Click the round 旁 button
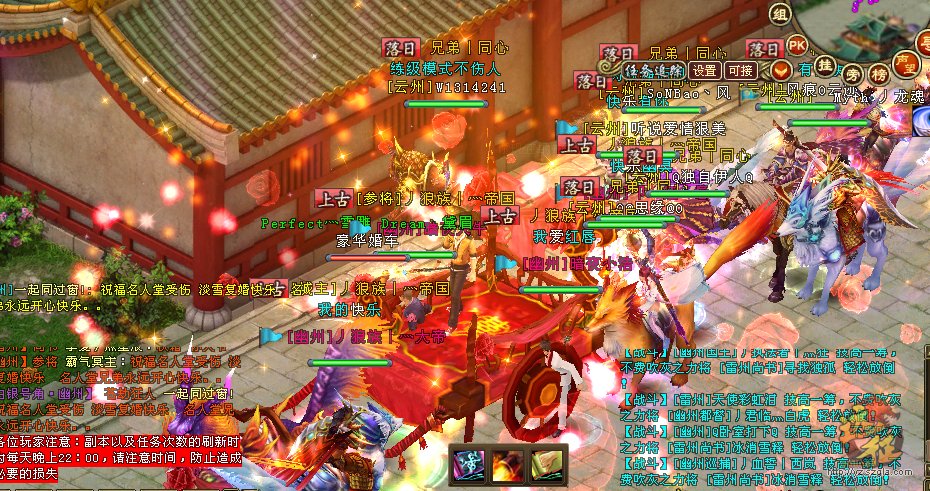This screenshot has height=491, width=930. point(853,73)
